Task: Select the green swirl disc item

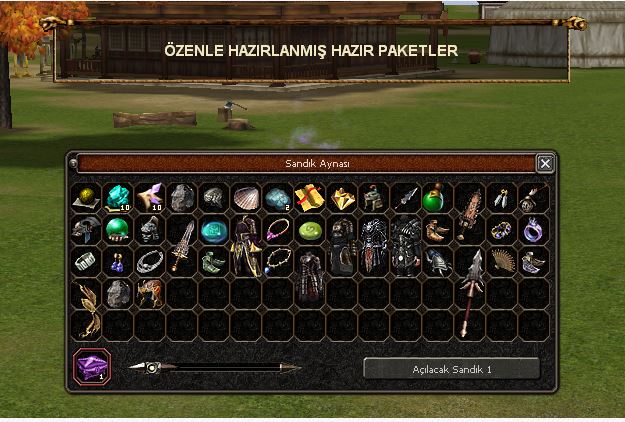Action: tap(310, 229)
